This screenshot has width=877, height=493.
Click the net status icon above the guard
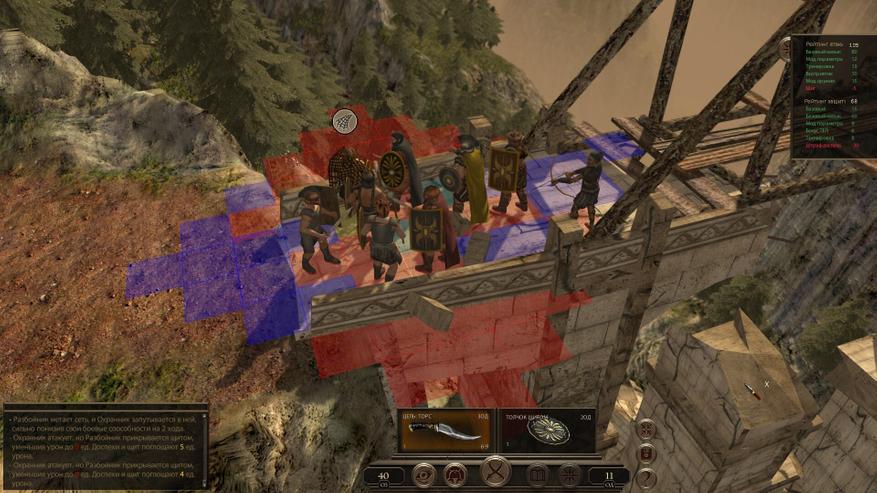point(345,121)
